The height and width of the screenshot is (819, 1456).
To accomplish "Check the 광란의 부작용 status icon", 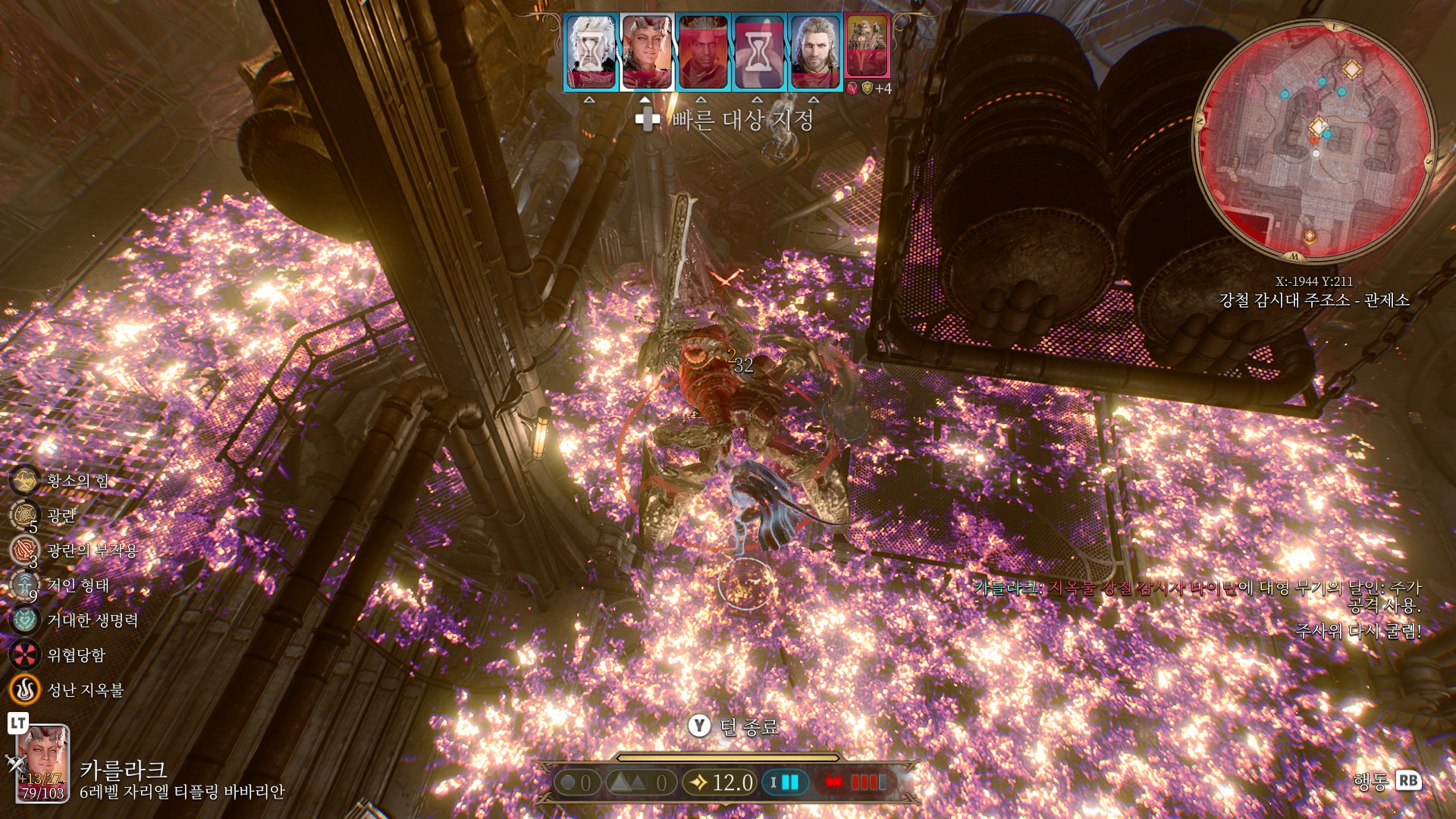I will pos(24,550).
